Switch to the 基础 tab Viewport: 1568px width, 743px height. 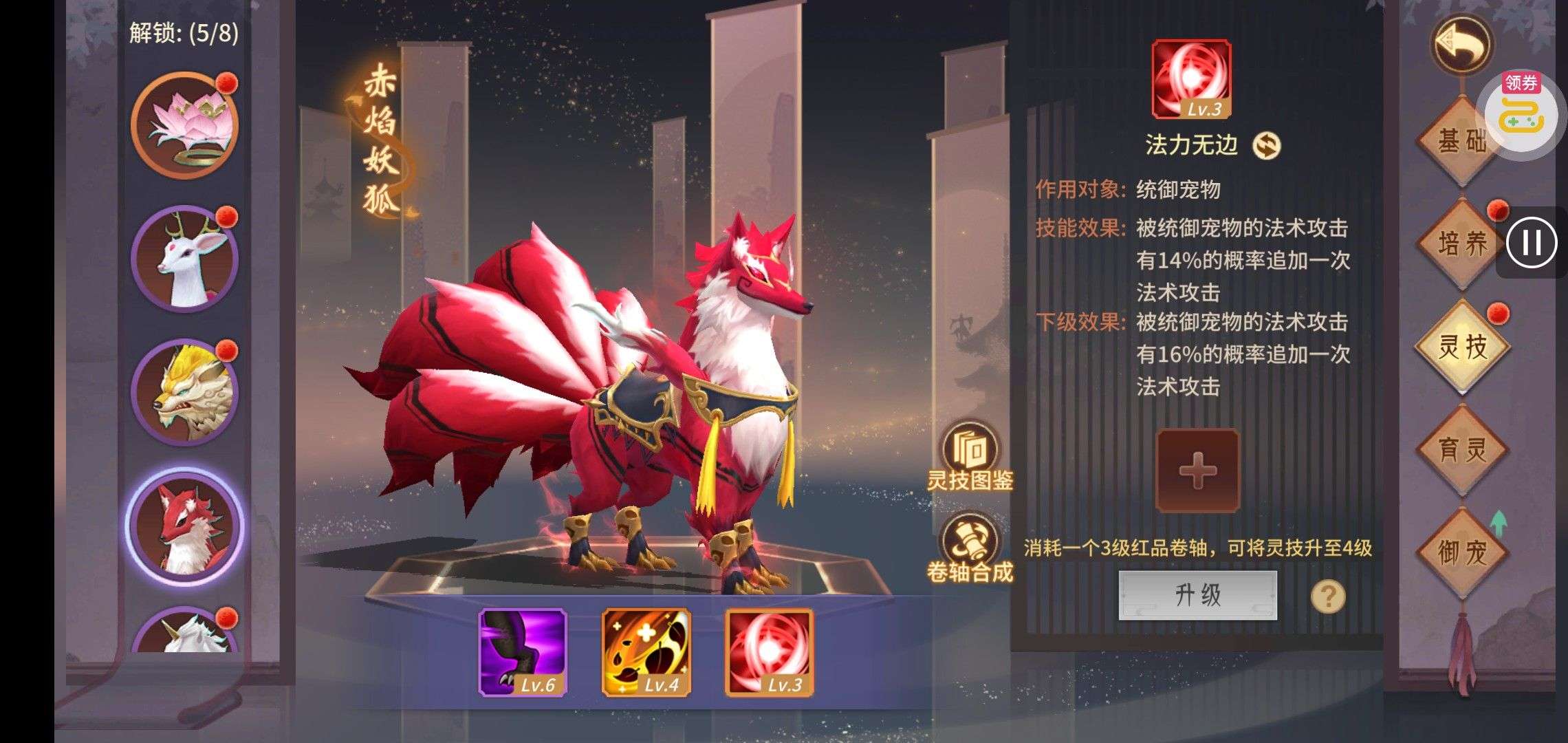point(1461,141)
